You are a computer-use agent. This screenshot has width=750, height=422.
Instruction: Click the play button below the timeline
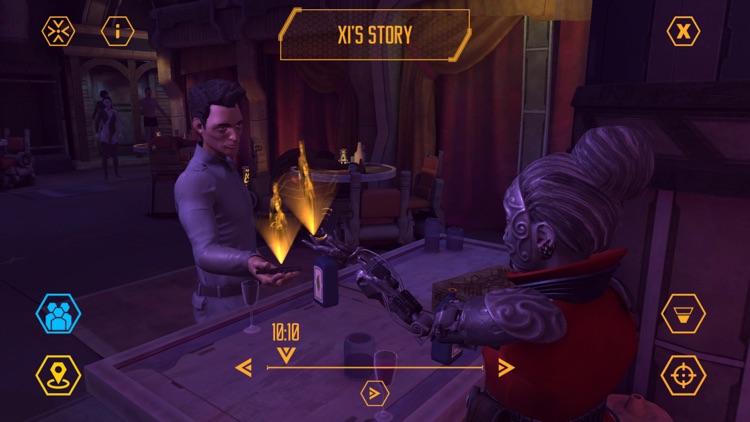(375, 393)
